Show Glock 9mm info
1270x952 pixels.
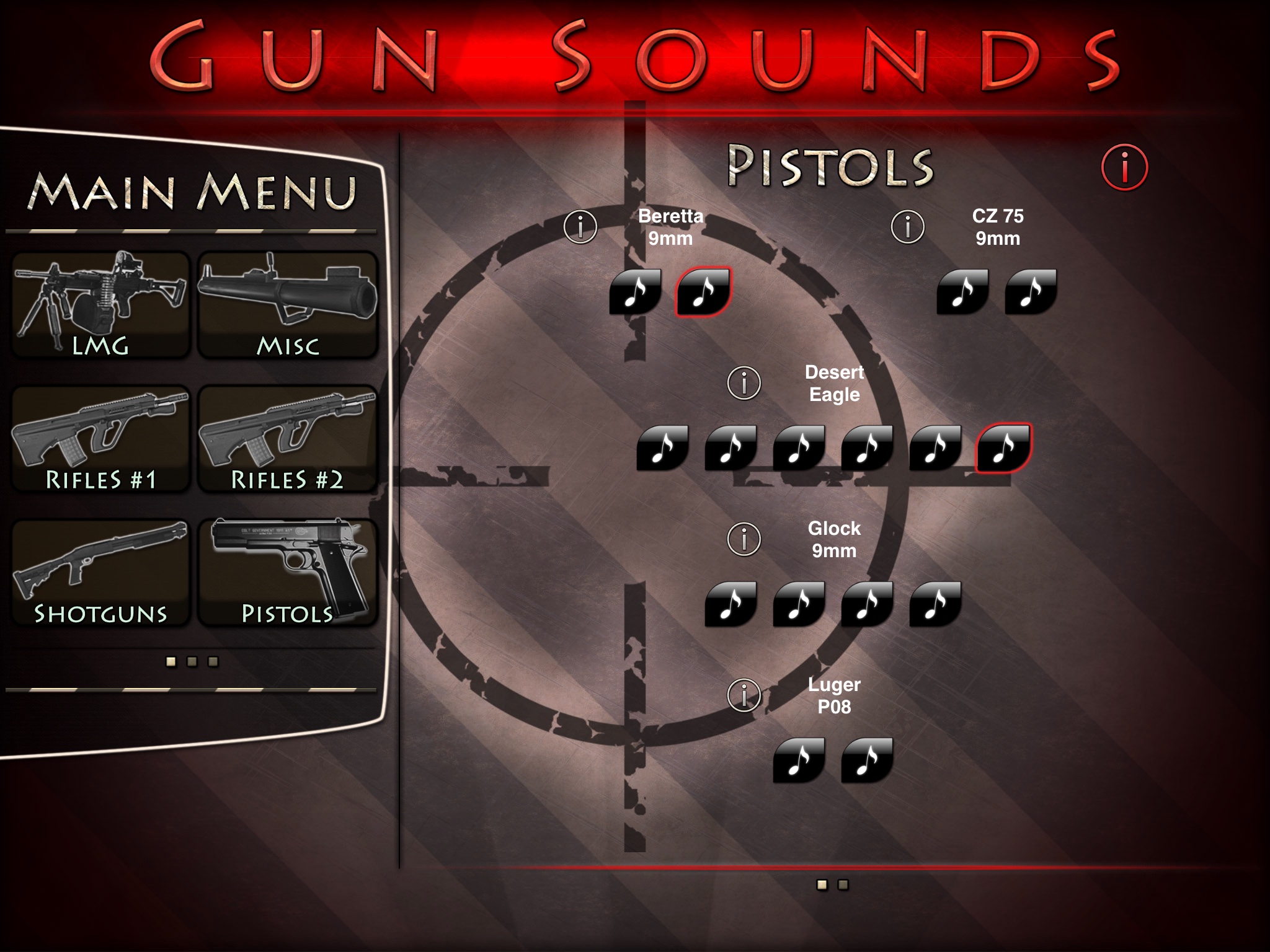pos(744,539)
